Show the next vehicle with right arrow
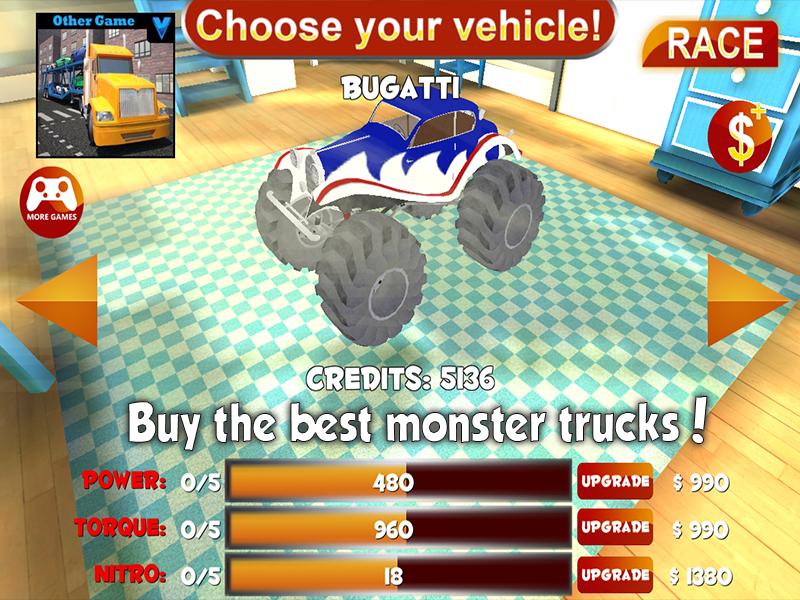This screenshot has height=600, width=800. pyautogui.click(x=744, y=300)
